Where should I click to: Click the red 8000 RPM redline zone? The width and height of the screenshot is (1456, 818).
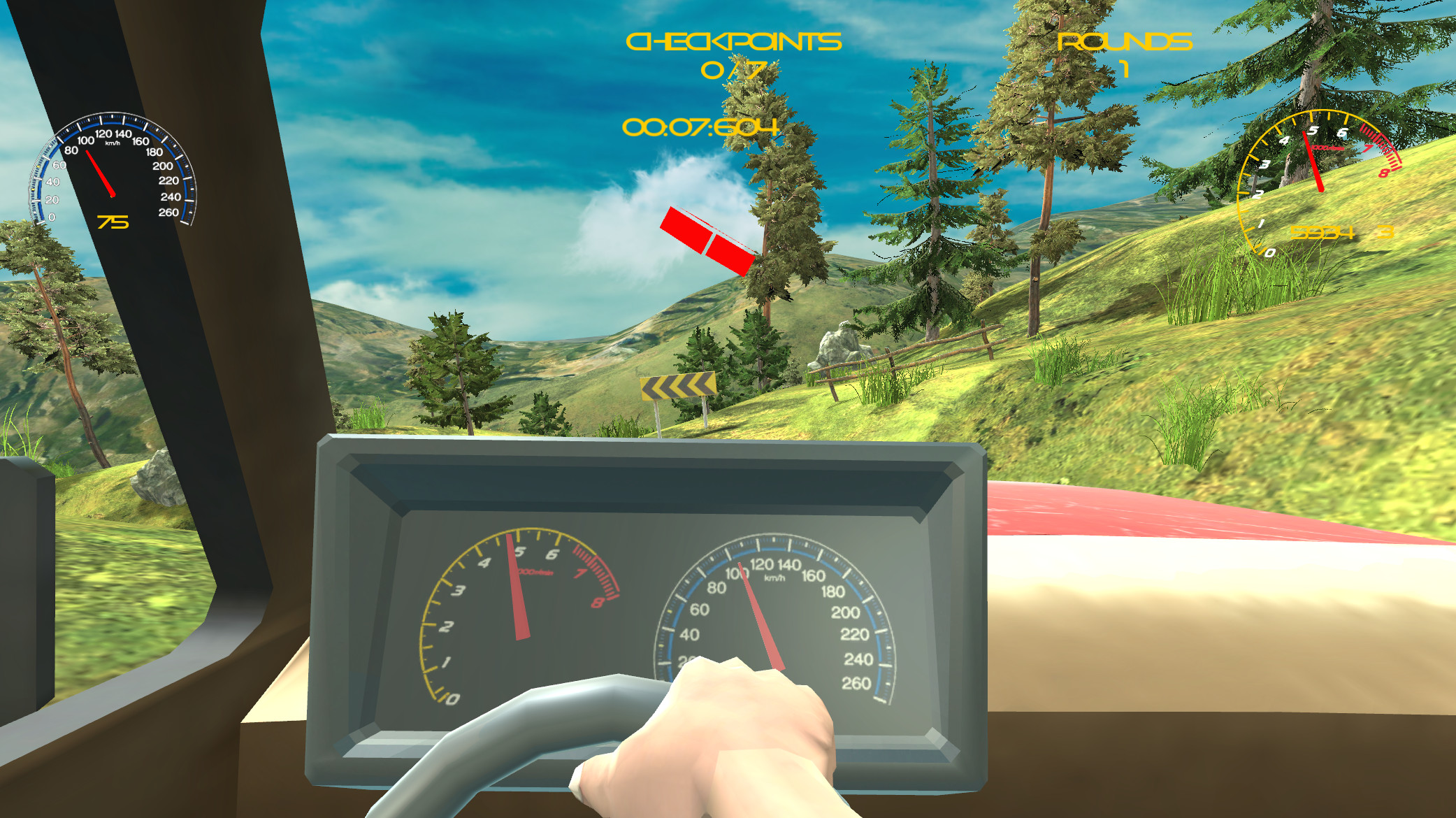point(594,570)
